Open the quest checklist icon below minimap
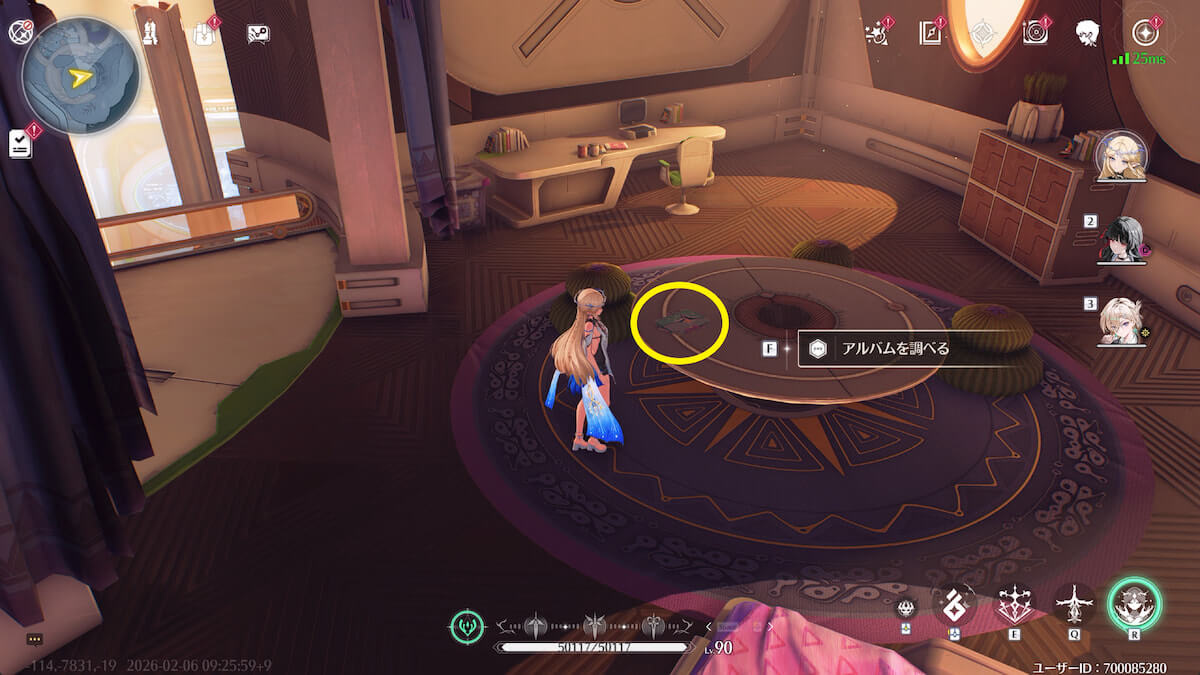1200x675 pixels. (x=20, y=143)
